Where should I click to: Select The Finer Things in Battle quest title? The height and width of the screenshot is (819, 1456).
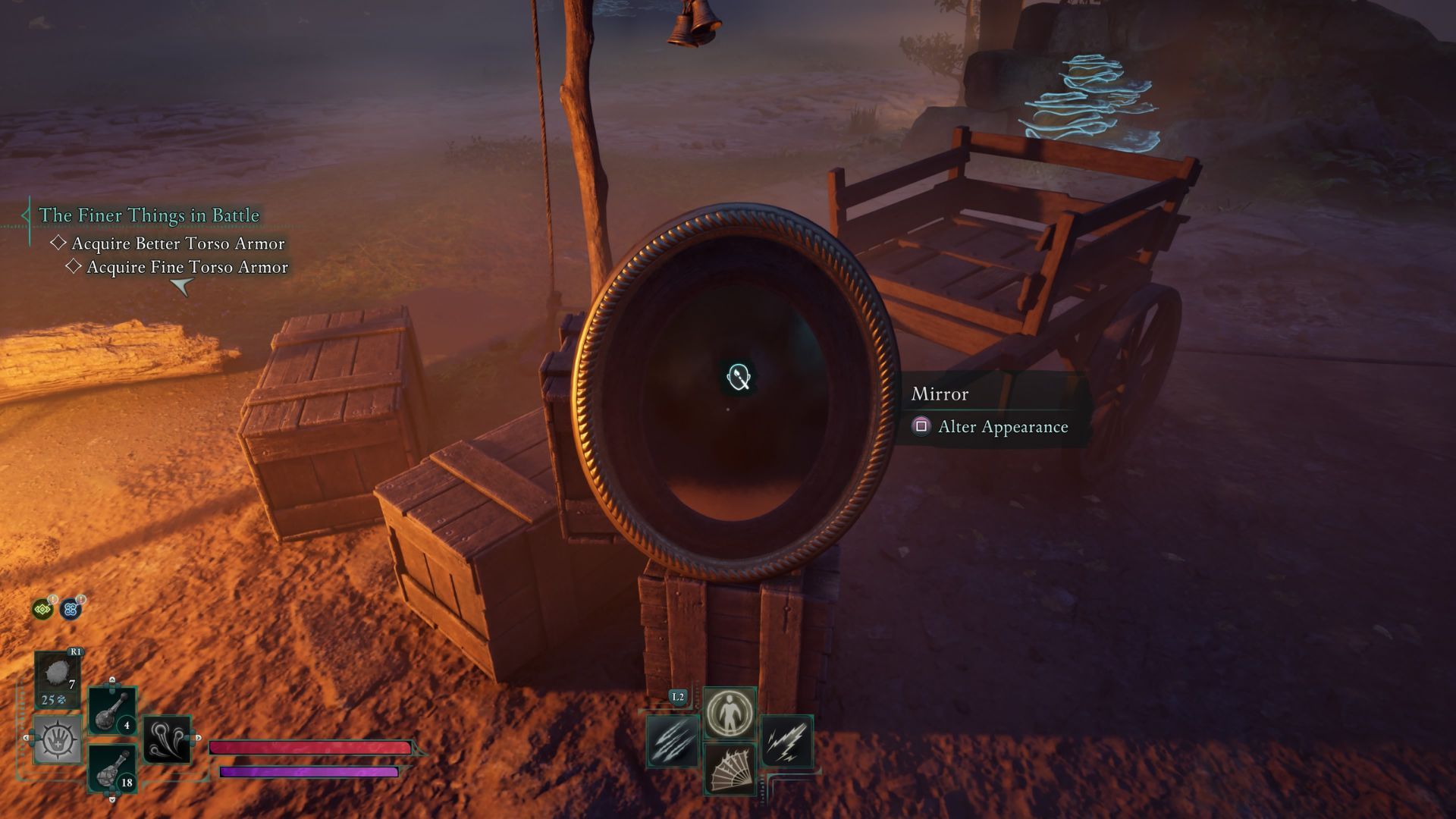149,215
